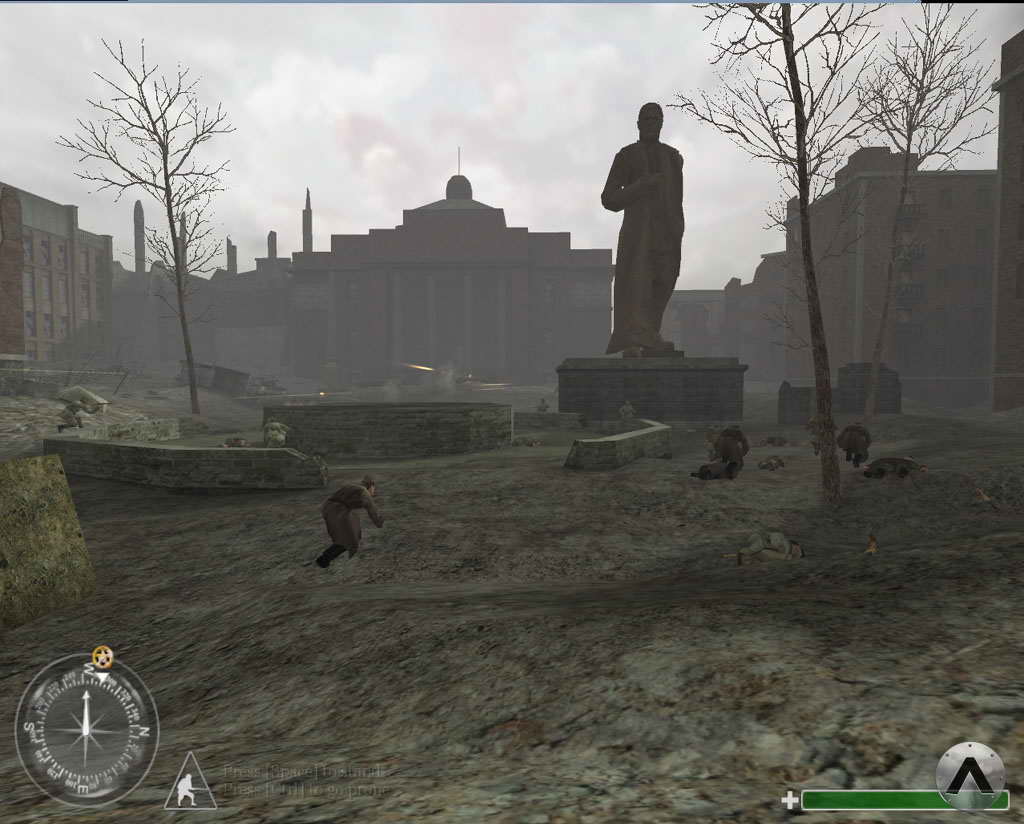Click the round metal weapon indicator

pyautogui.click(x=969, y=774)
